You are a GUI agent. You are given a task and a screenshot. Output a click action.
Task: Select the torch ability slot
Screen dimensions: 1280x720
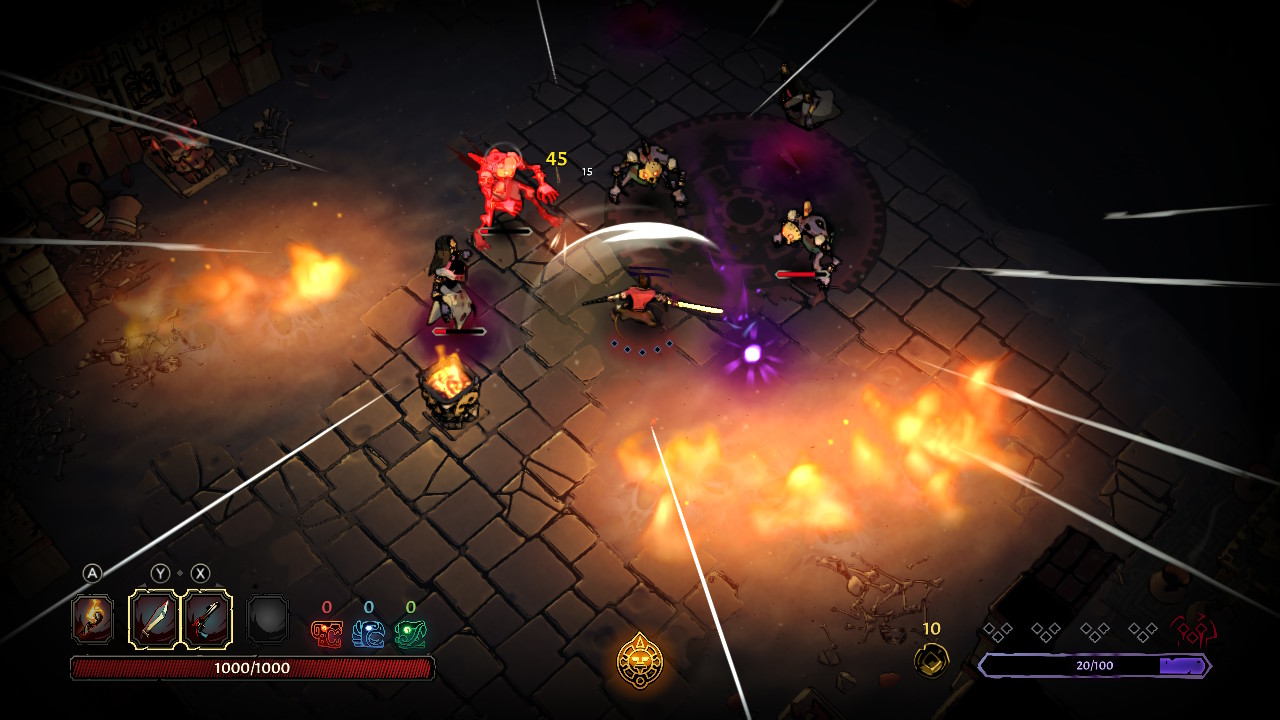click(92, 620)
